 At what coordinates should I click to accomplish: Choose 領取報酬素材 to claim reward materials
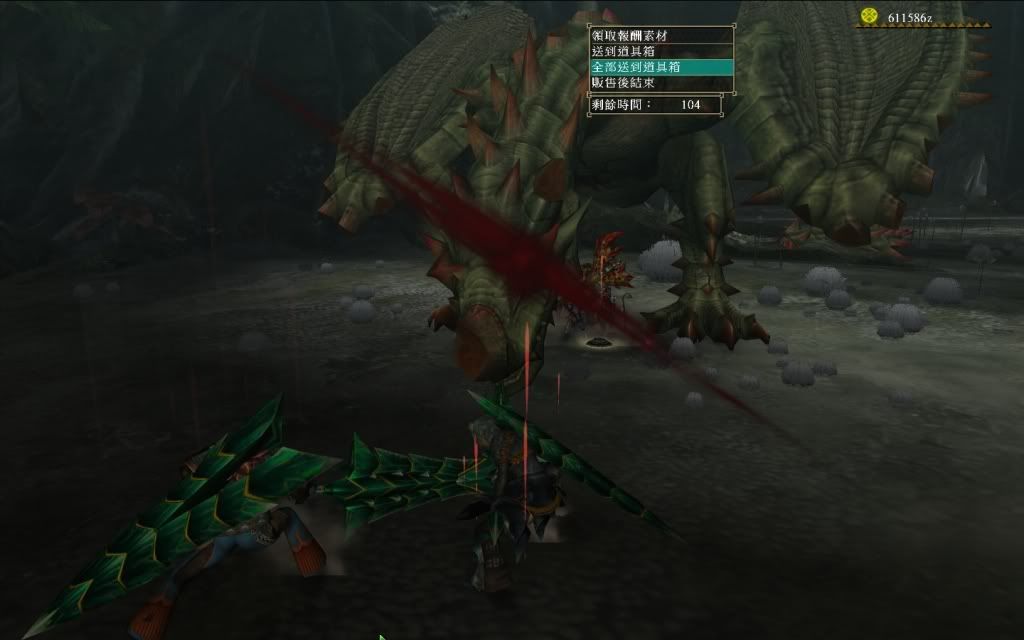coord(630,36)
